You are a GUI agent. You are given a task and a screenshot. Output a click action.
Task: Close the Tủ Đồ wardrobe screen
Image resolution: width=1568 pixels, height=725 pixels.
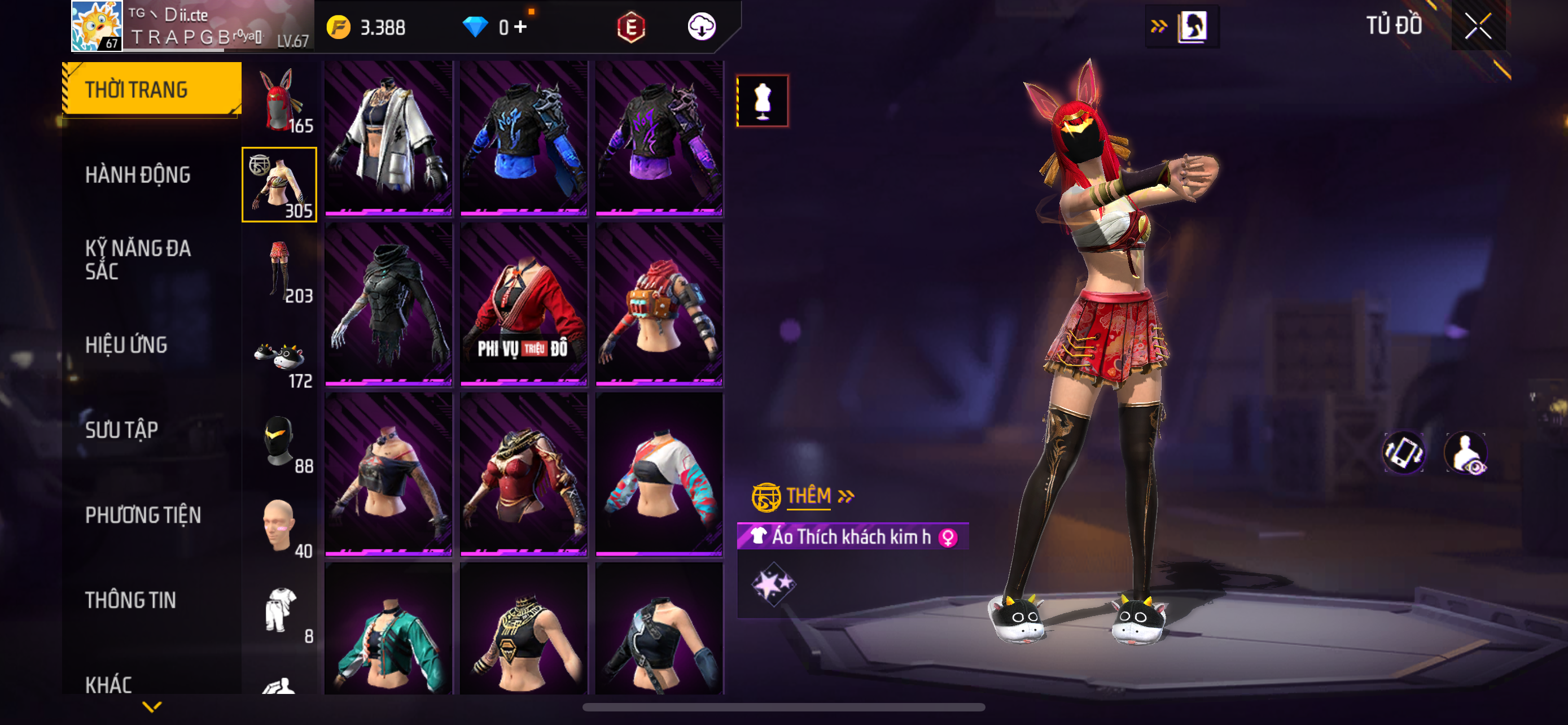point(1478,26)
